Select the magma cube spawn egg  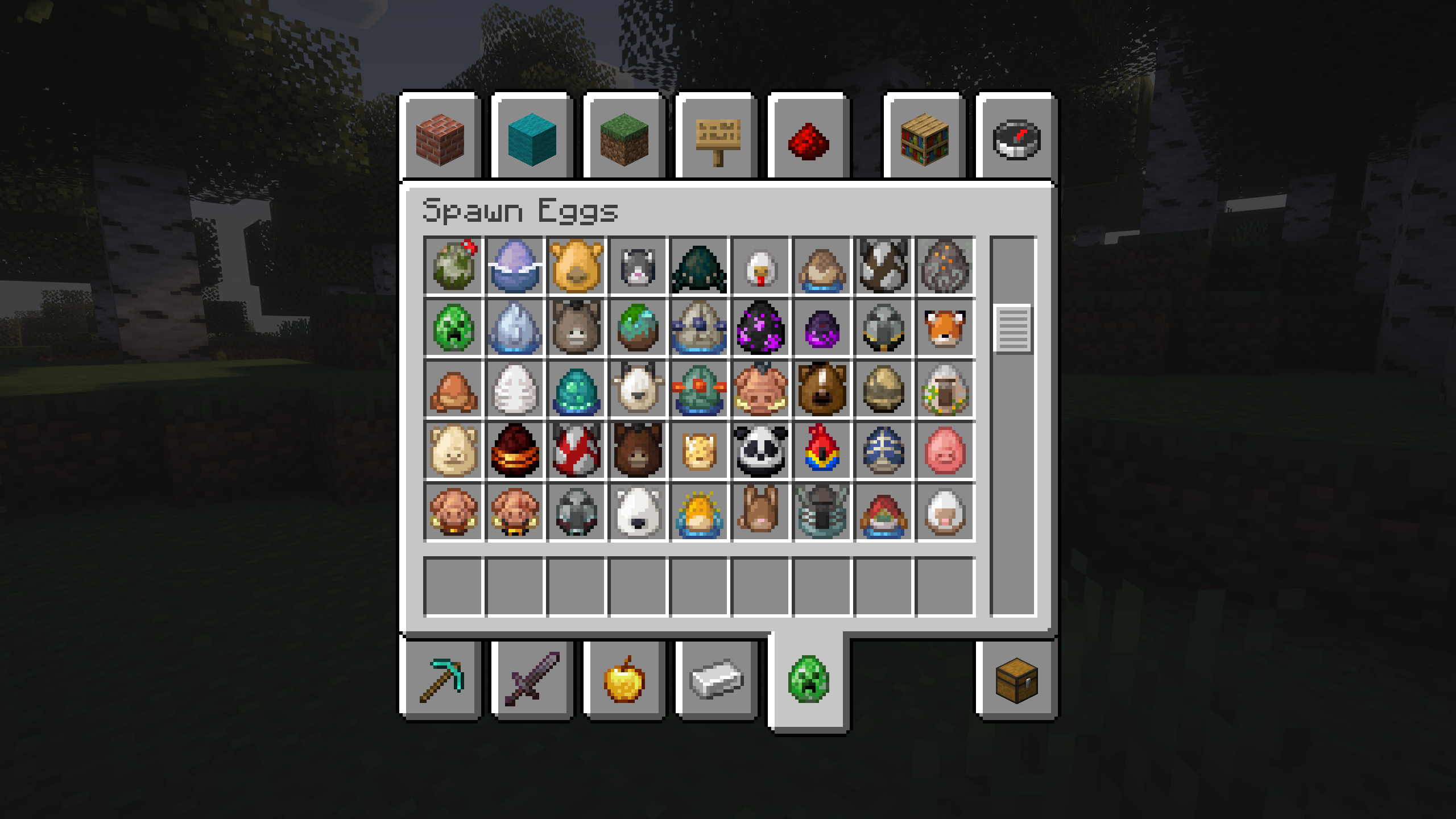515,449
